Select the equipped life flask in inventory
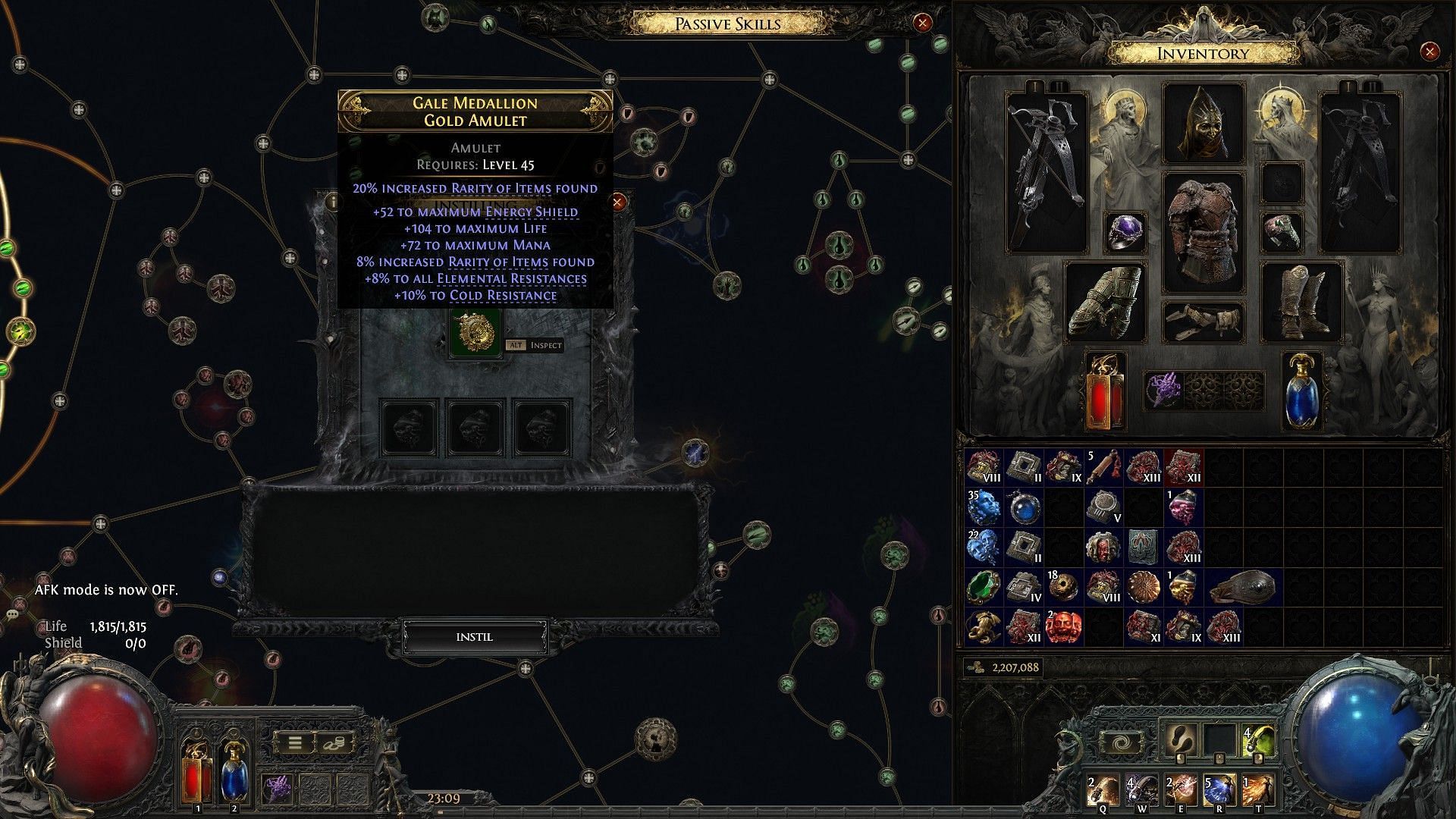This screenshot has width=1456, height=819. tap(1105, 391)
